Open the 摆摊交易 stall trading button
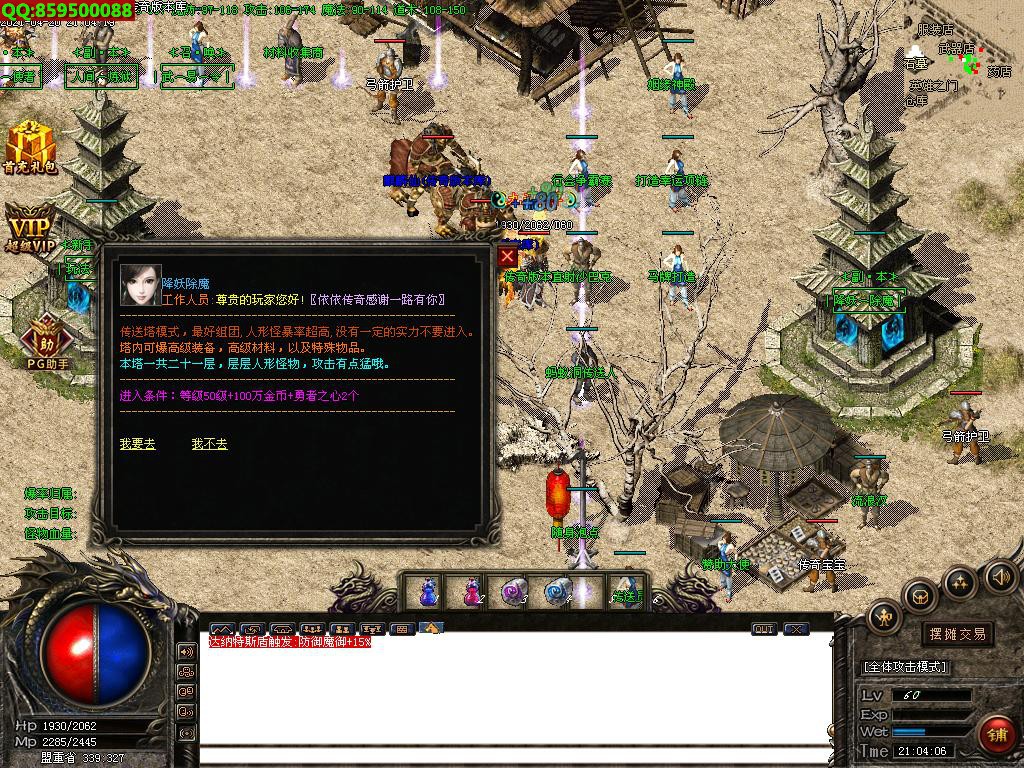 pyautogui.click(x=957, y=633)
